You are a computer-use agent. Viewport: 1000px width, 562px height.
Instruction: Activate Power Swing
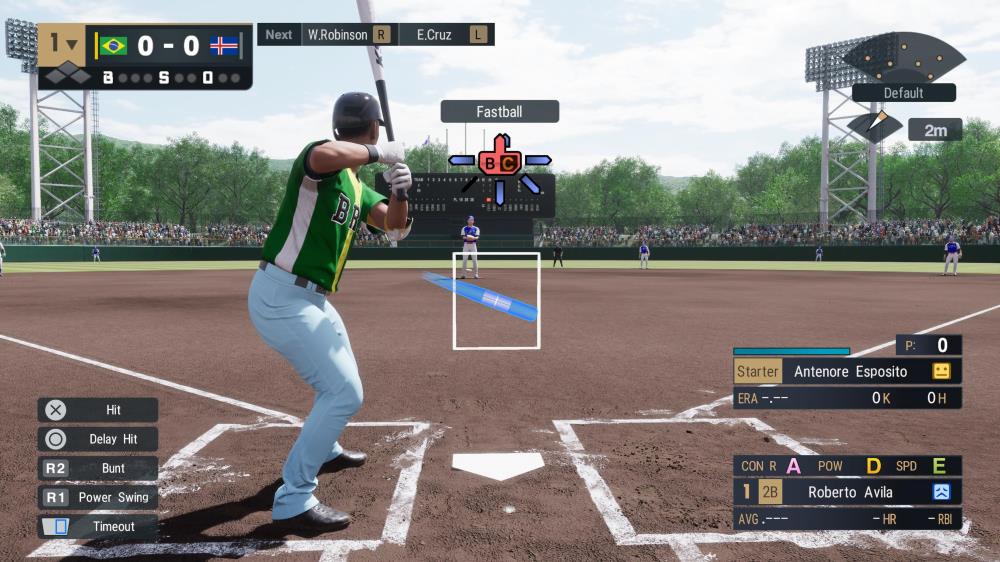(98, 497)
